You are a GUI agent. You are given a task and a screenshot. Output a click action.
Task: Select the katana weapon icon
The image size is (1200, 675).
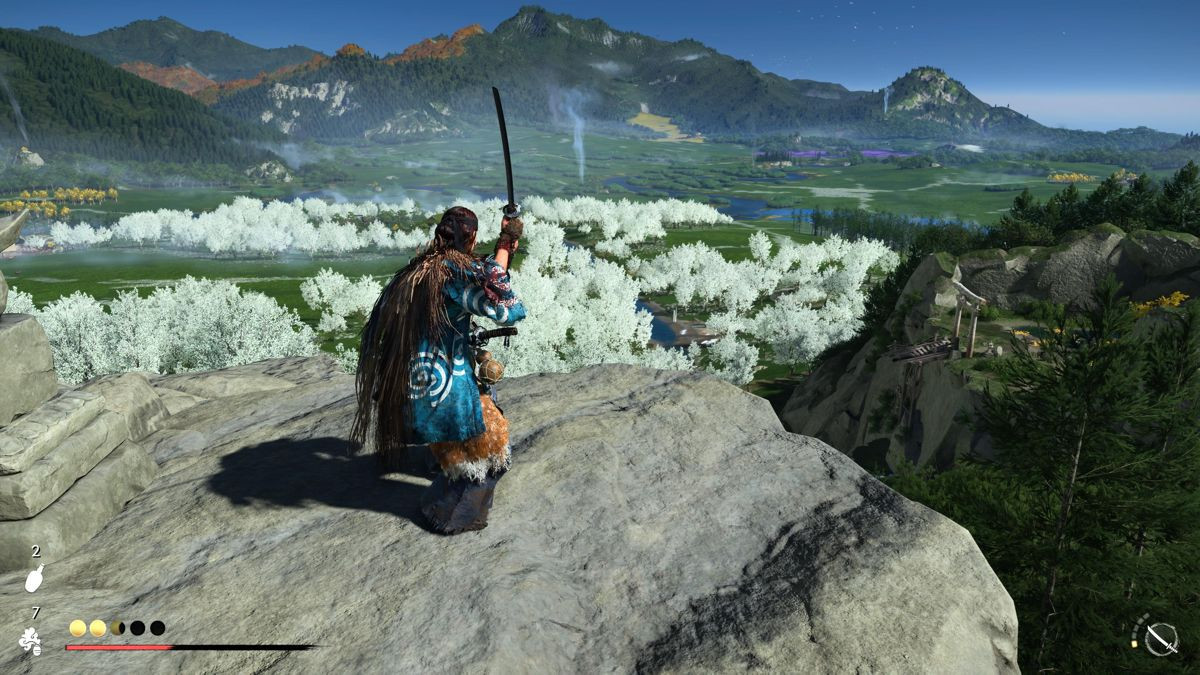coord(1160,637)
